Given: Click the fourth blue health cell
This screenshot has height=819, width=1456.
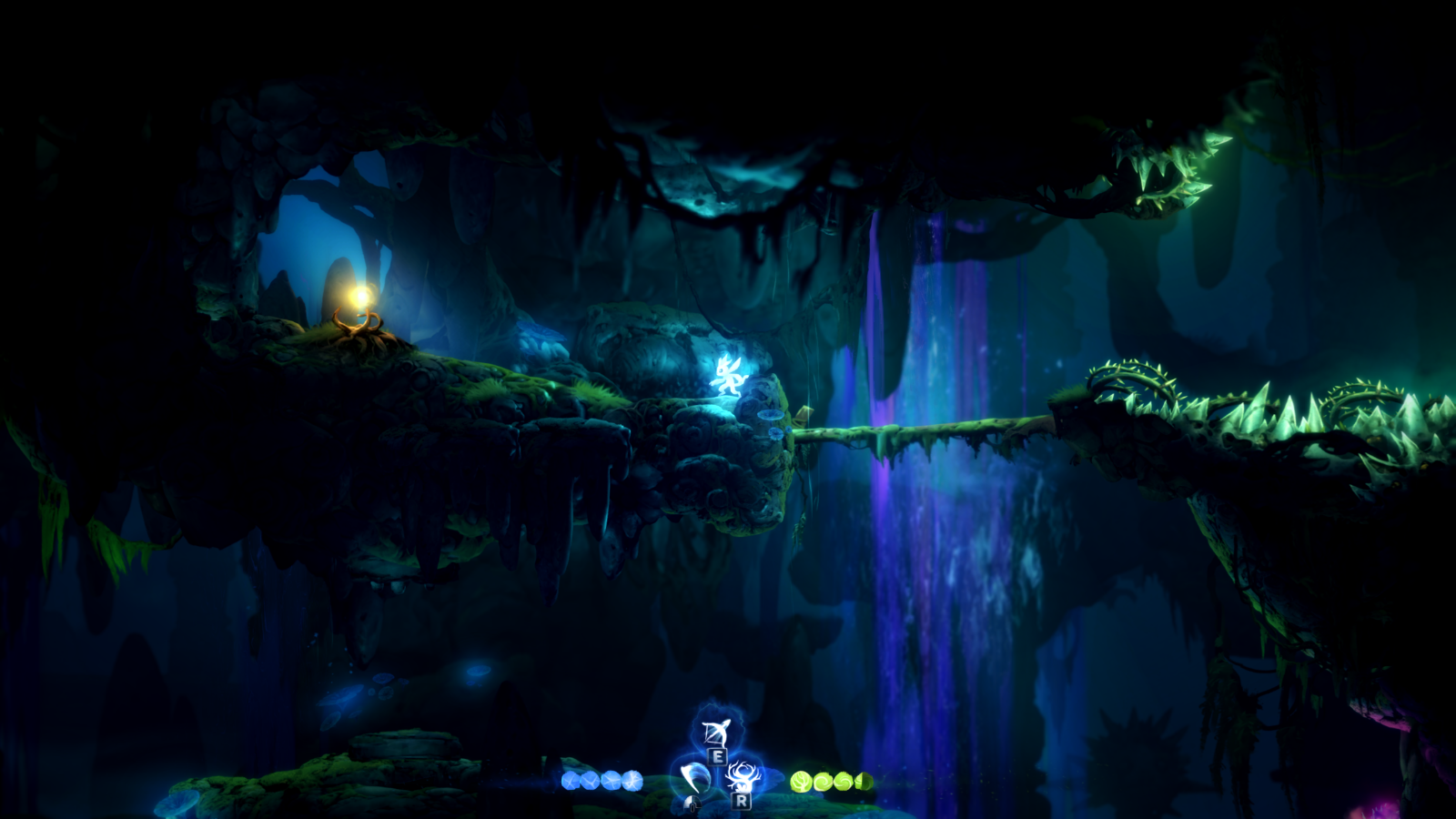Looking at the screenshot, I should pos(633,779).
